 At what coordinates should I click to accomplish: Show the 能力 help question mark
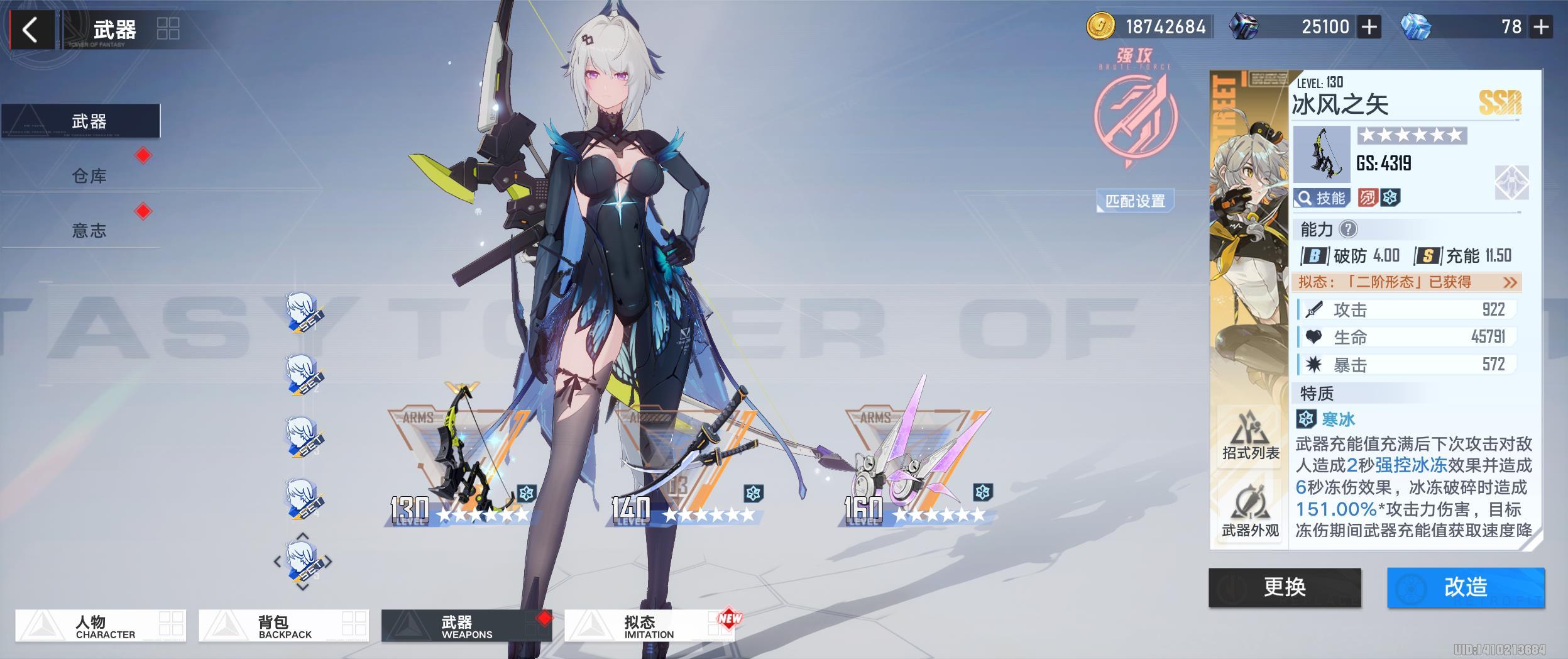1348,229
